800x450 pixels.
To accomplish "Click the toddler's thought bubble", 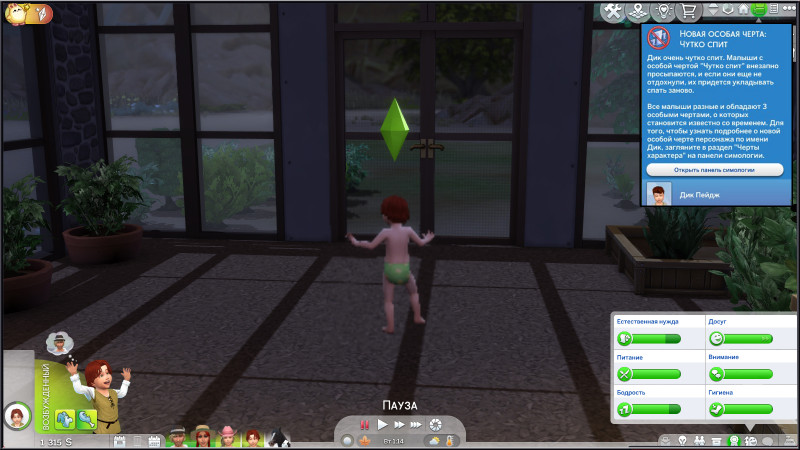I will point(62,341).
